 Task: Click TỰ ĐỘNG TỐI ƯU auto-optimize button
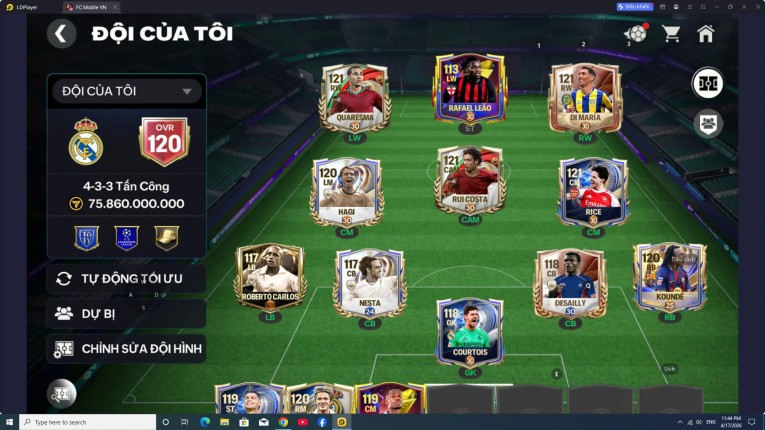click(126, 278)
